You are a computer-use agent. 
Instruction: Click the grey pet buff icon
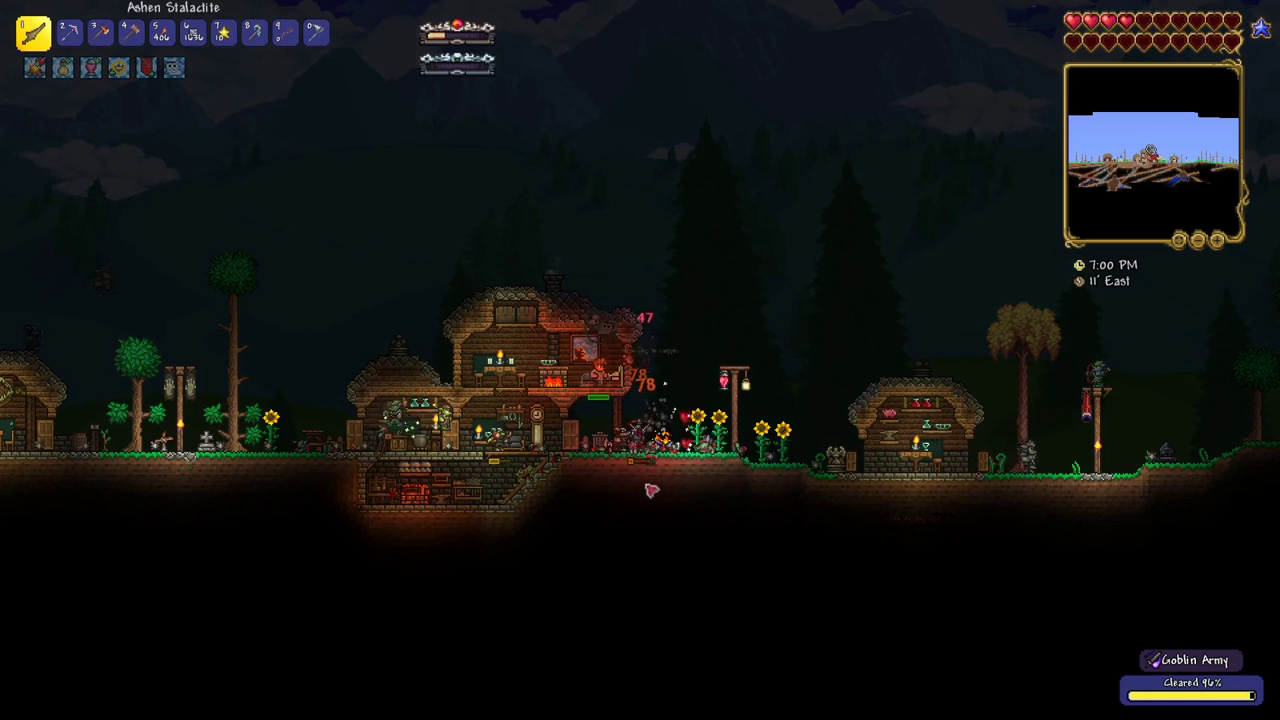(175, 67)
